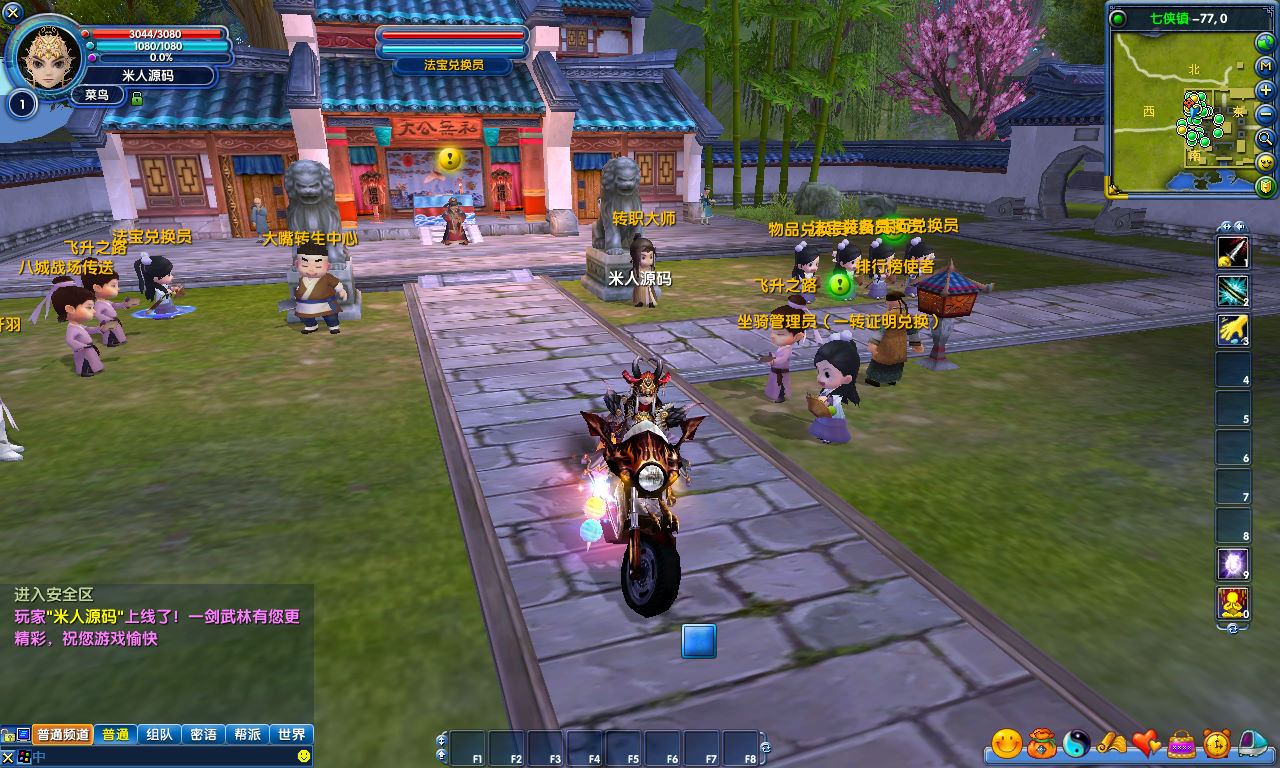1280x768 pixels.
Task: Switch to the 帮派 chat tab
Action: point(247,734)
